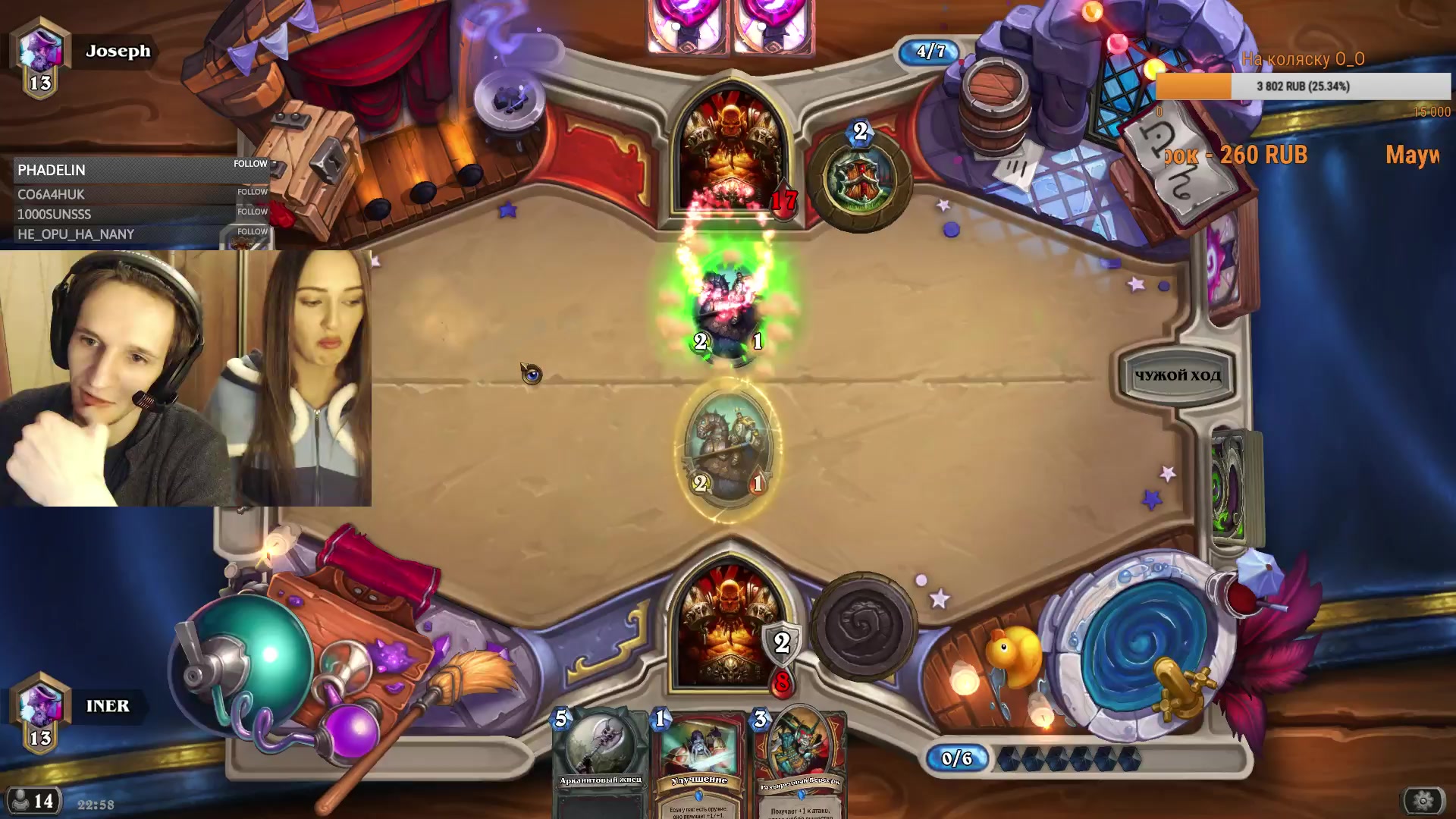This screenshot has width=1456, height=819.
Task: Click your spent hero power button
Action: [863, 626]
